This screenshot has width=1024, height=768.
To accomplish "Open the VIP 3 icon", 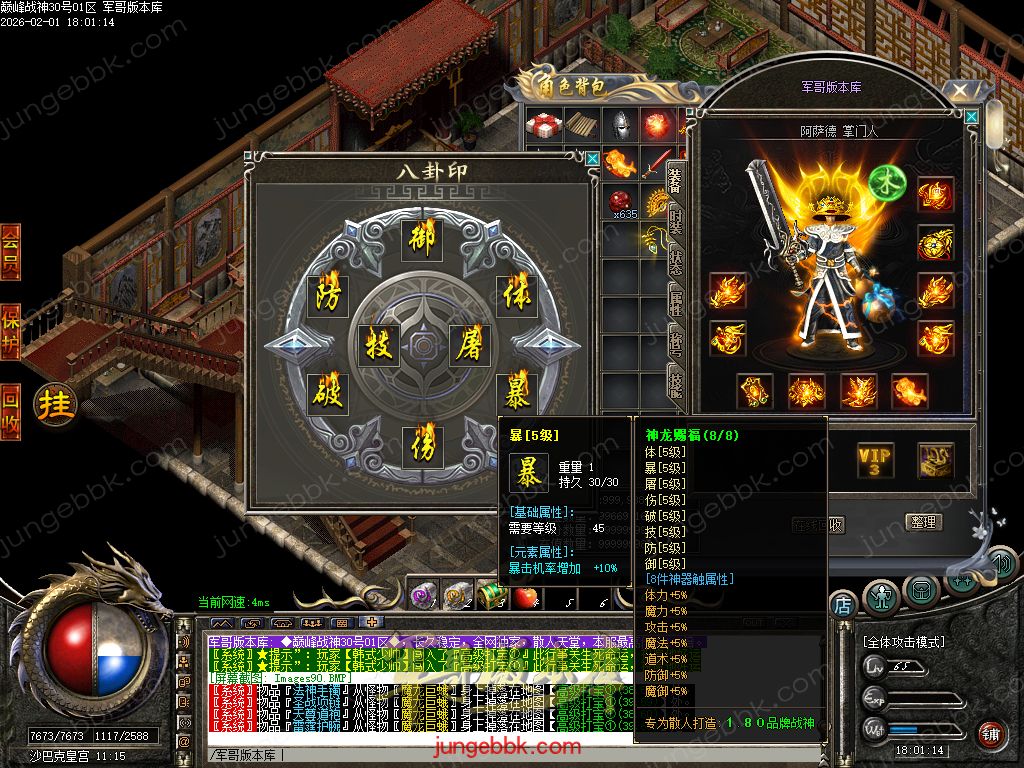I will (874, 461).
